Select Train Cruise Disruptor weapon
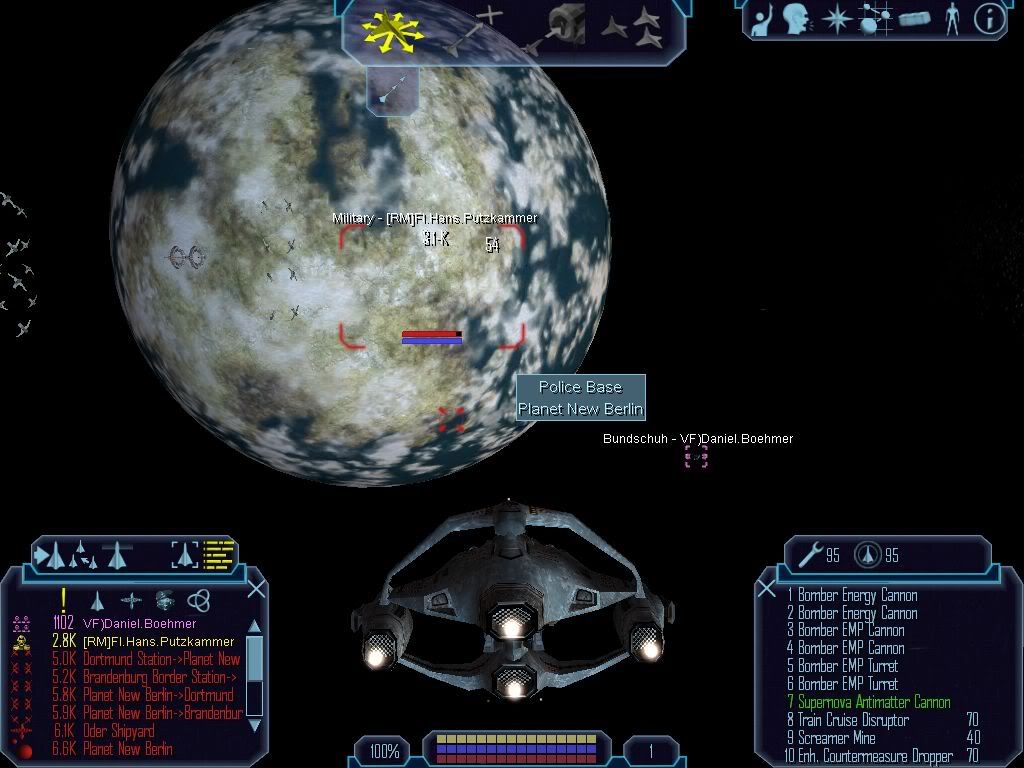The width and height of the screenshot is (1024, 768). click(853, 720)
